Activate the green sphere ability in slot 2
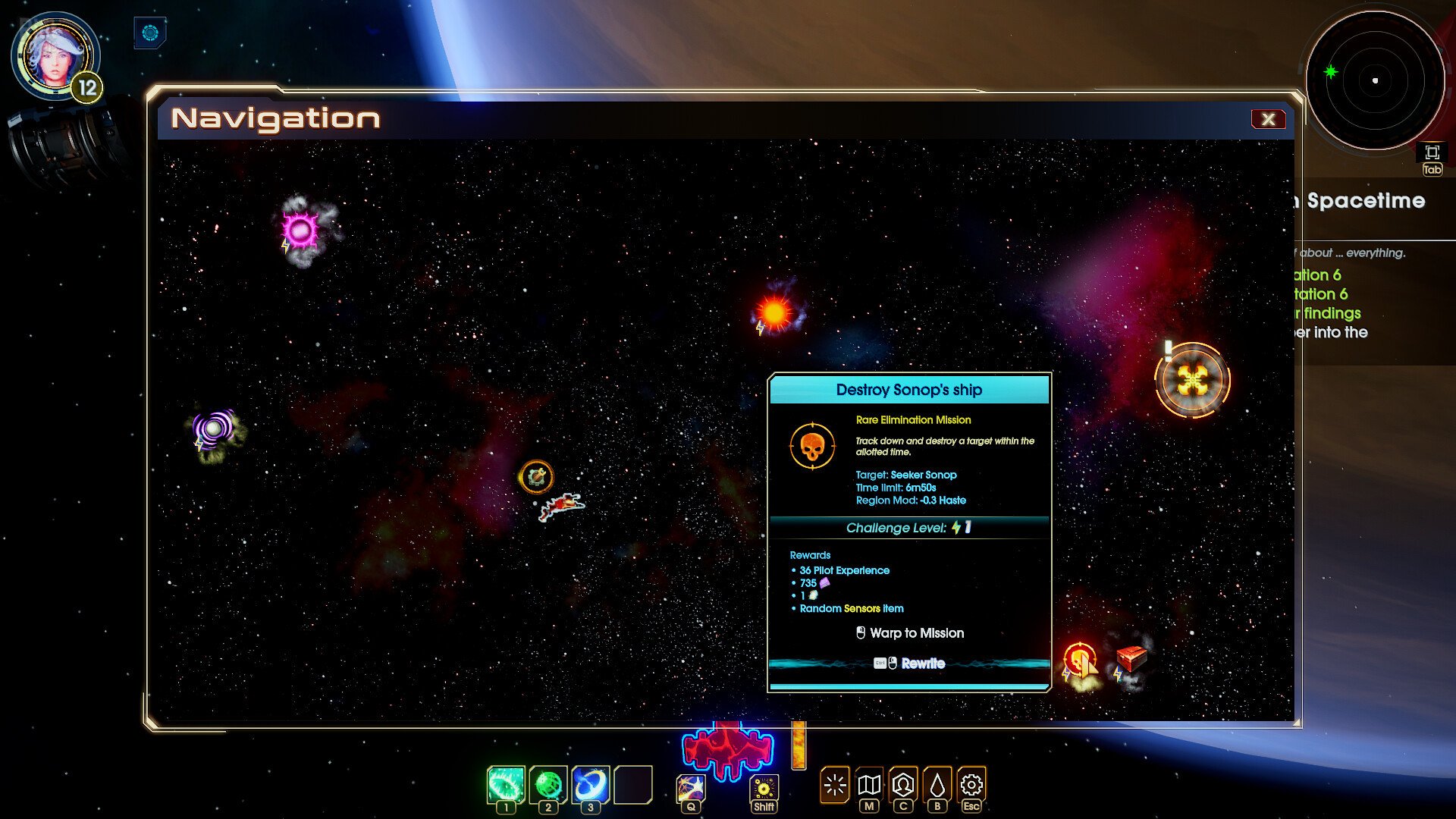 [548, 784]
